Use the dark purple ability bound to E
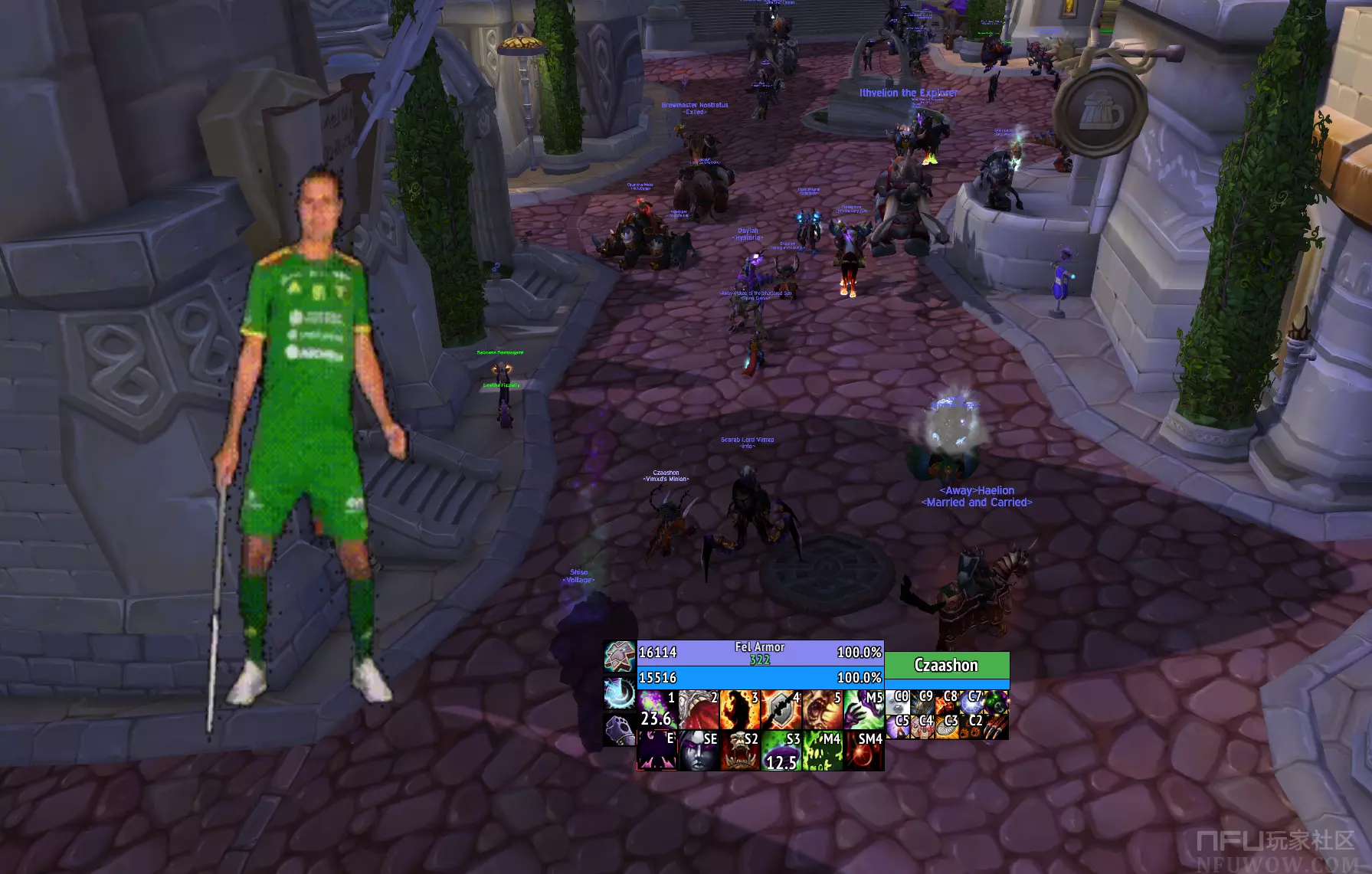This screenshot has height=874, width=1372. (657, 751)
